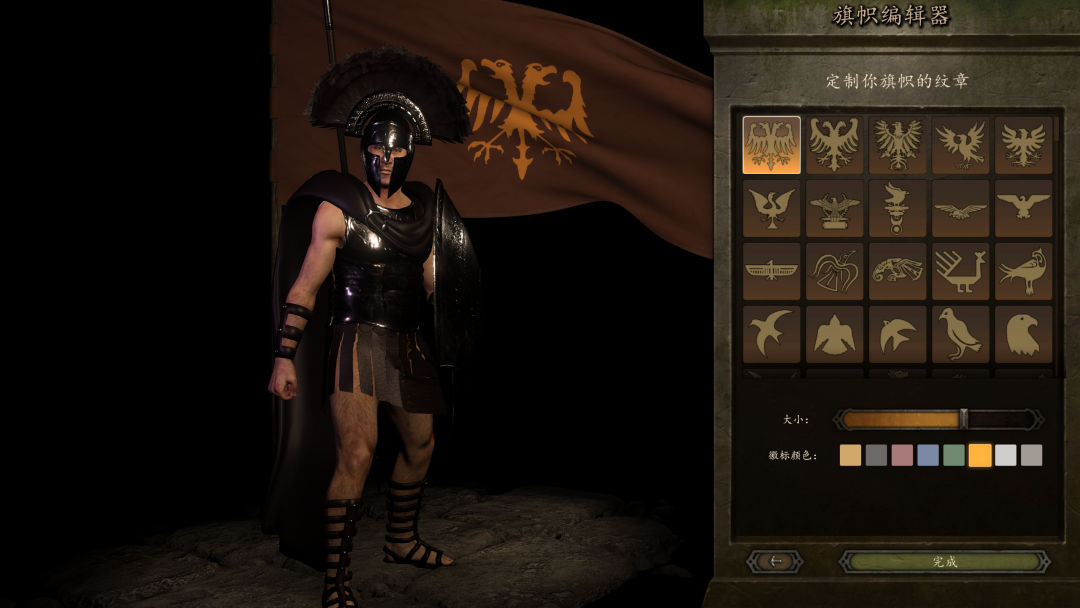This screenshot has width=1080, height=608.
Task: Choose the geometric peacock emblem
Action: click(960, 271)
